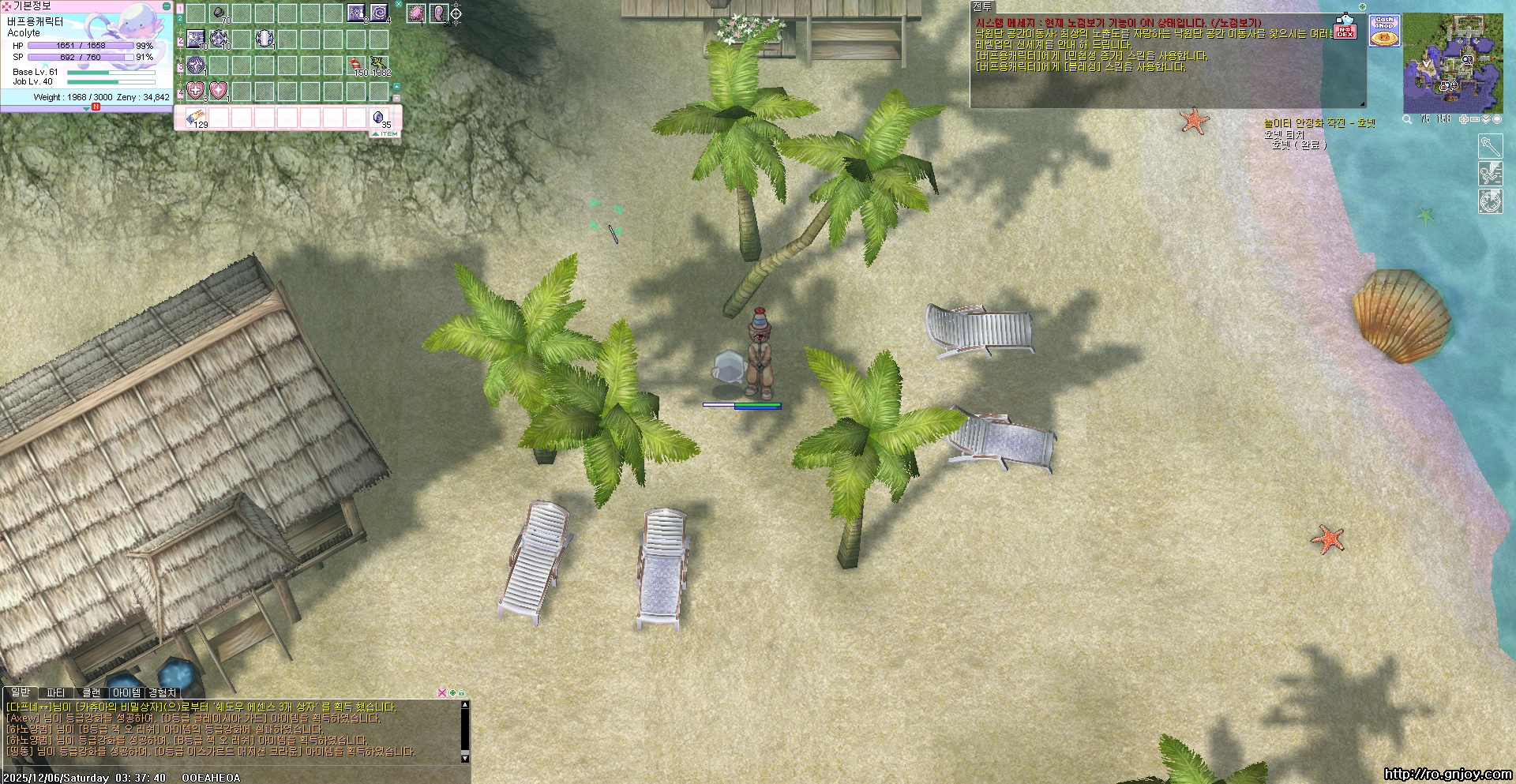
Task: Show the 경험치 chat tab
Action: coord(163,692)
